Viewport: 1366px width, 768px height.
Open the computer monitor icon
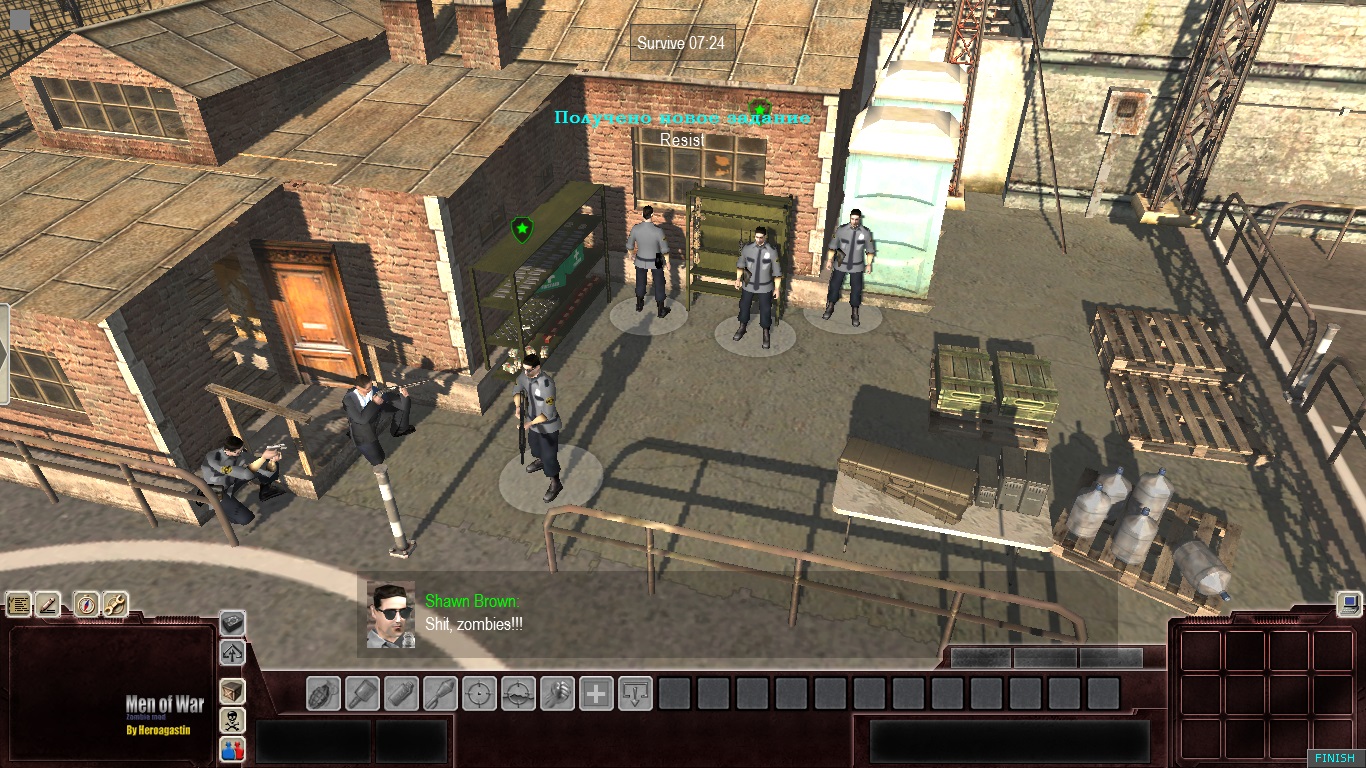[1348, 603]
